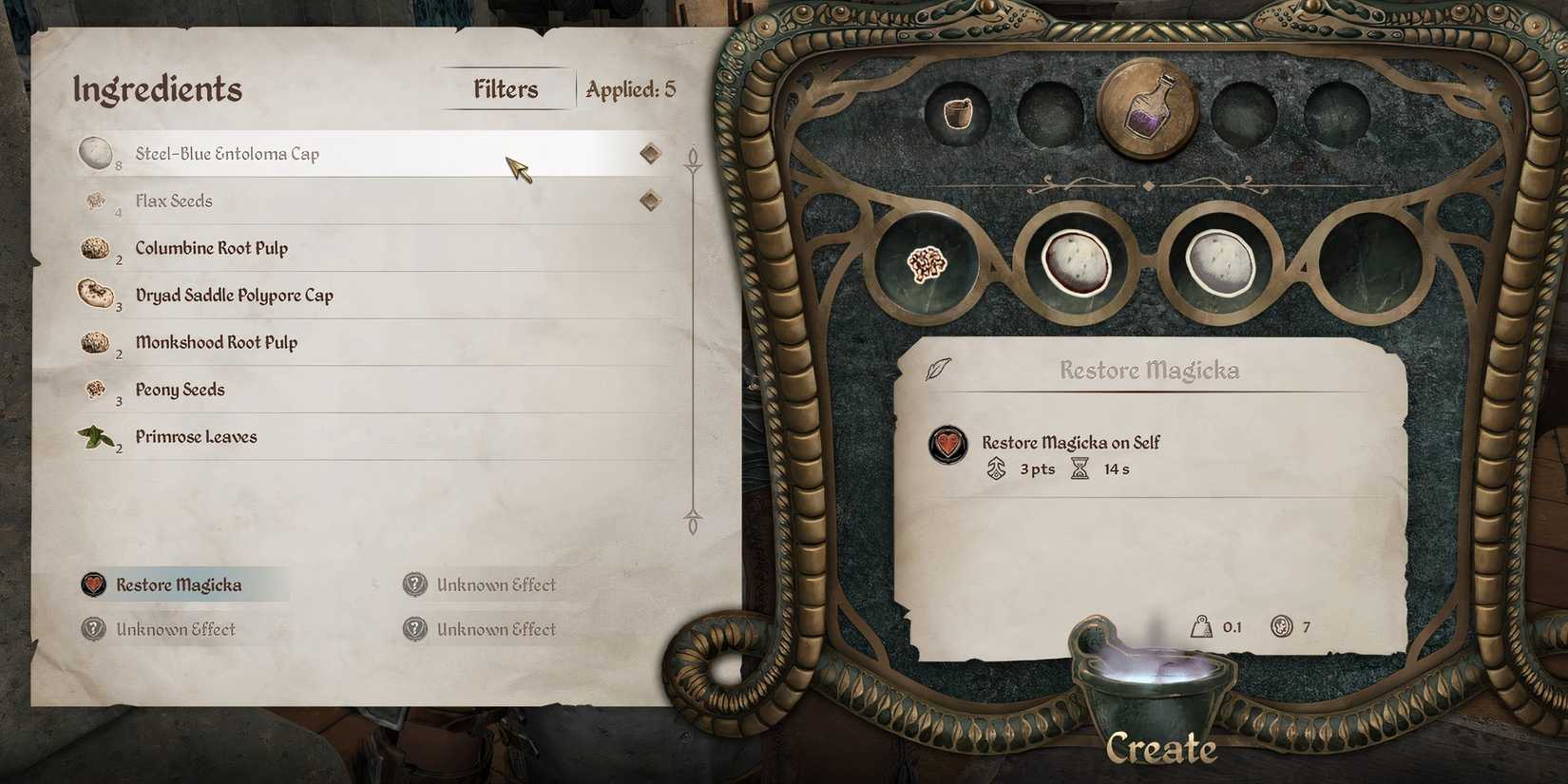Click the hourglass icon beside 14 s
The height and width of the screenshot is (784, 1568).
[1080, 468]
